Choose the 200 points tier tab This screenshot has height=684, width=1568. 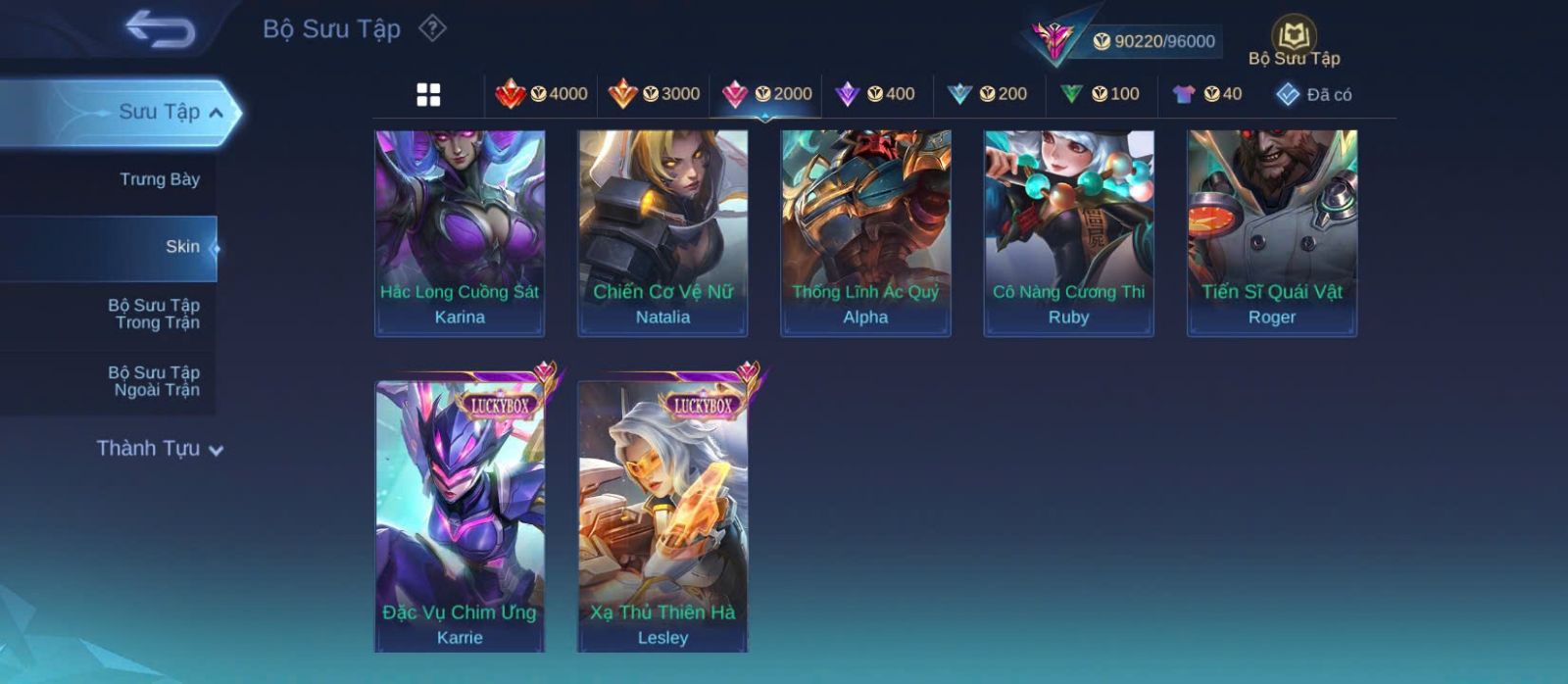(988, 94)
